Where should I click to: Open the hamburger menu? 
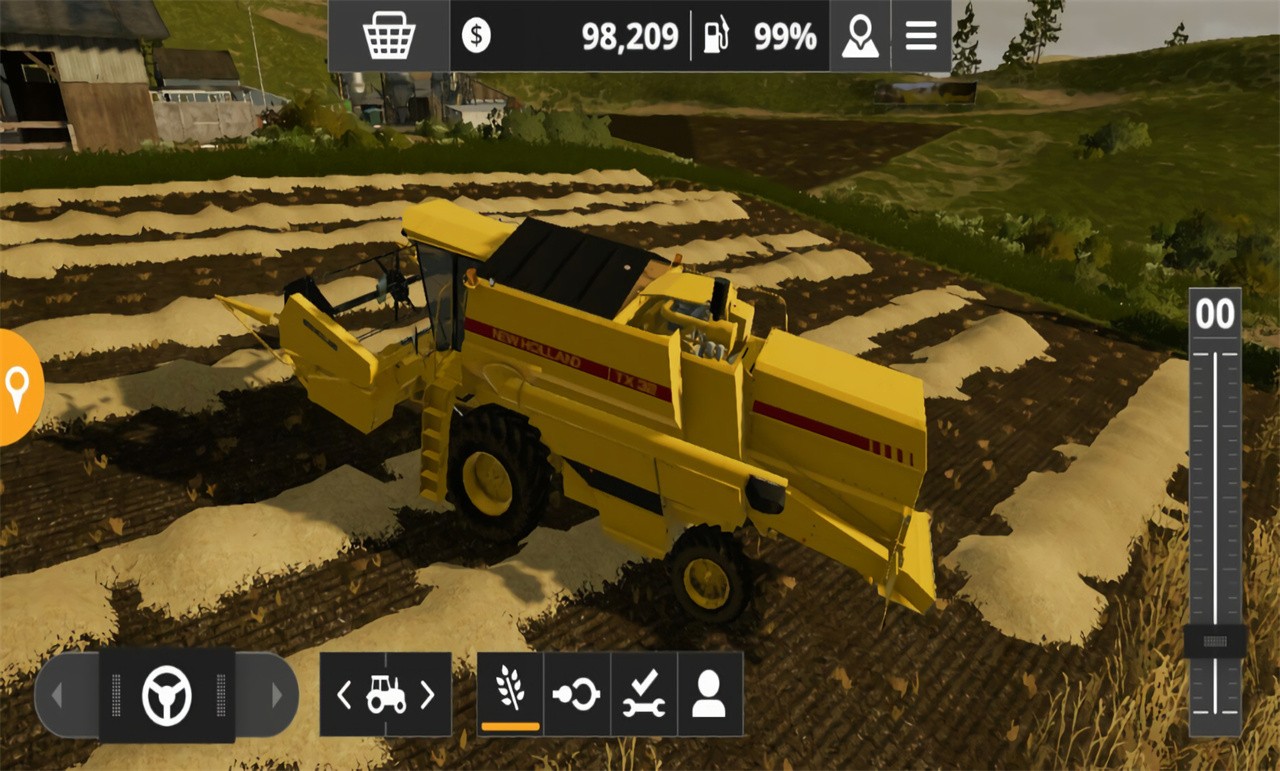(919, 35)
